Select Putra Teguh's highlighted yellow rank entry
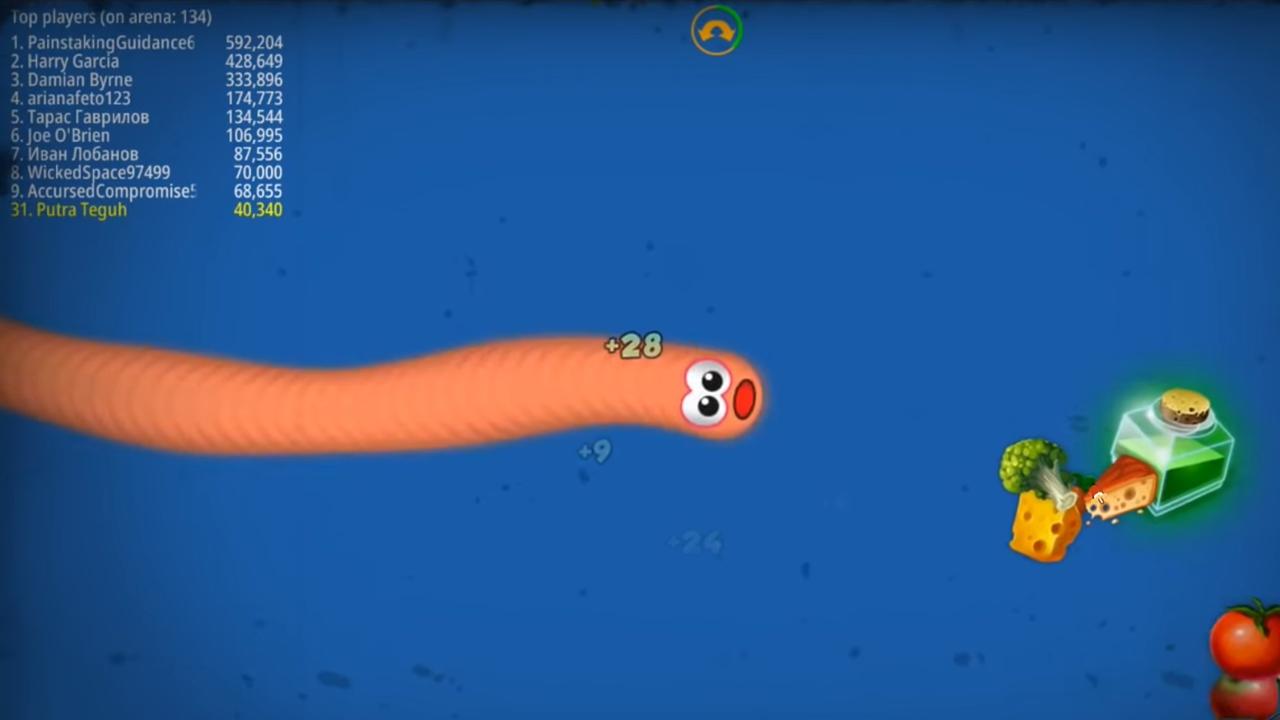The height and width of the screenshot is (720, 1280). 68,210
